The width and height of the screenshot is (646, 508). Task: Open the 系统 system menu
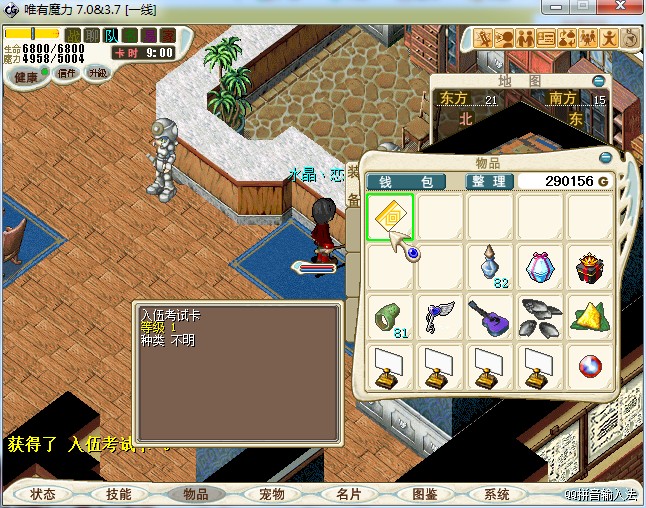(497, 494)
